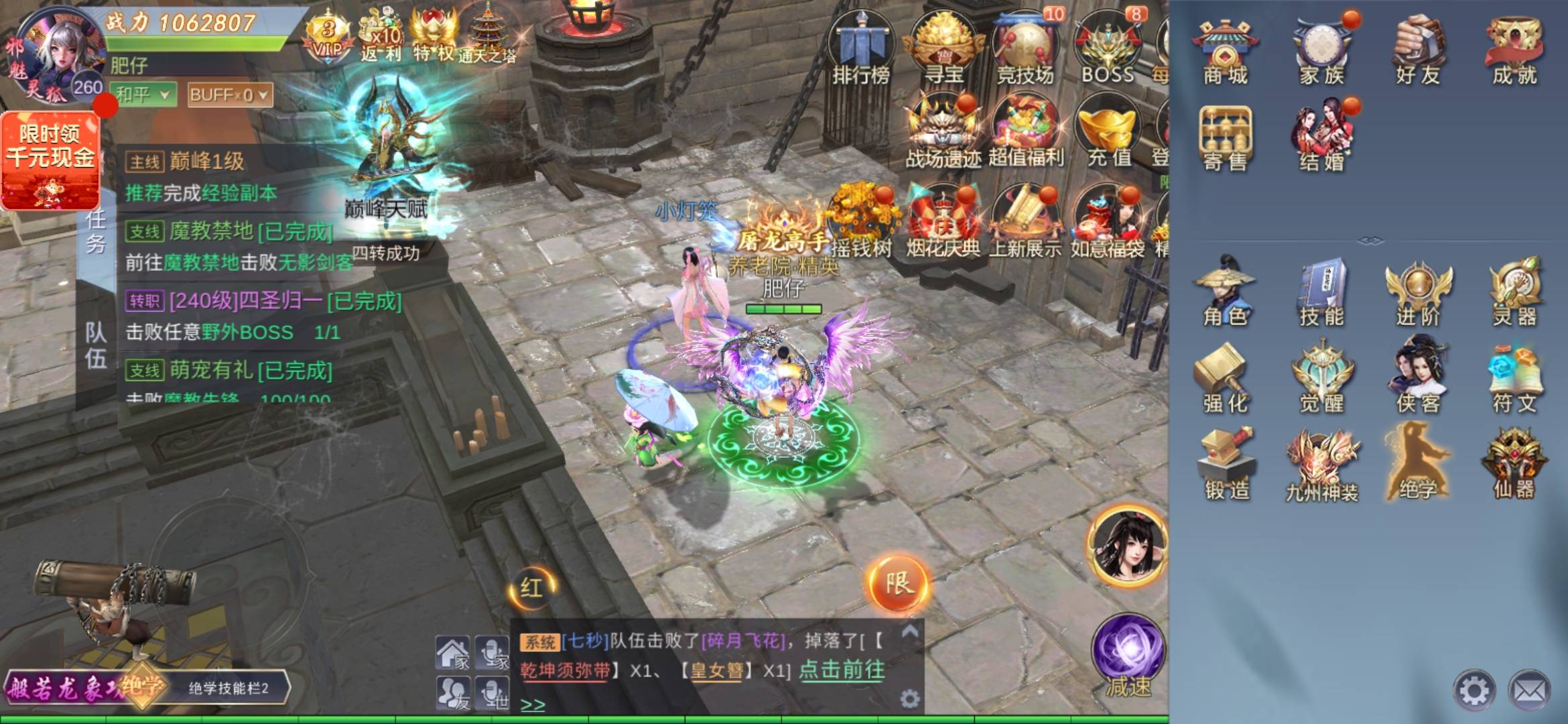
Task: Open the 家族 family panel
Action: click(1321, 54)
